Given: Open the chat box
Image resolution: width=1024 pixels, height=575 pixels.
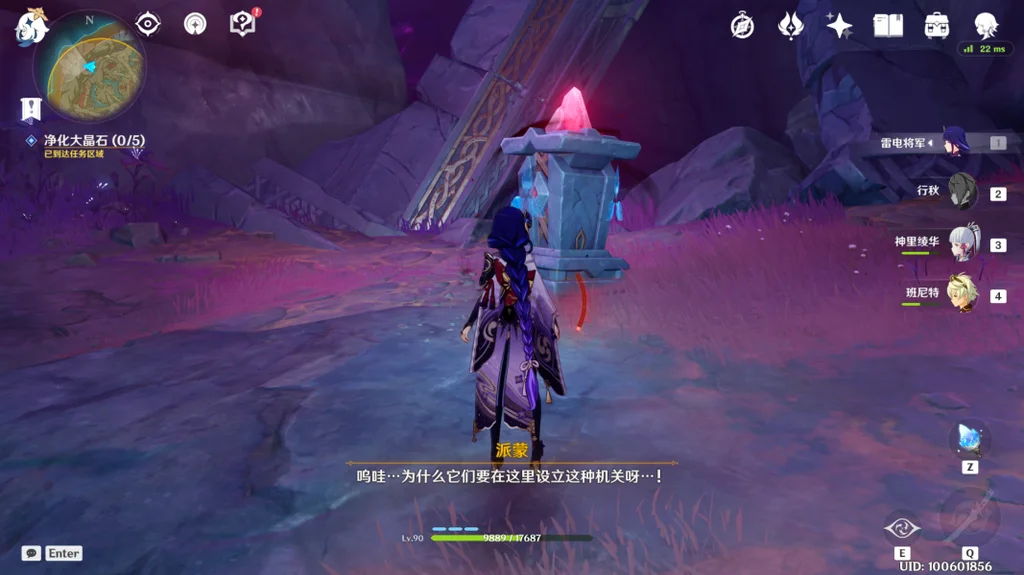Looking at the screenshot, I should tap(31, 553).
